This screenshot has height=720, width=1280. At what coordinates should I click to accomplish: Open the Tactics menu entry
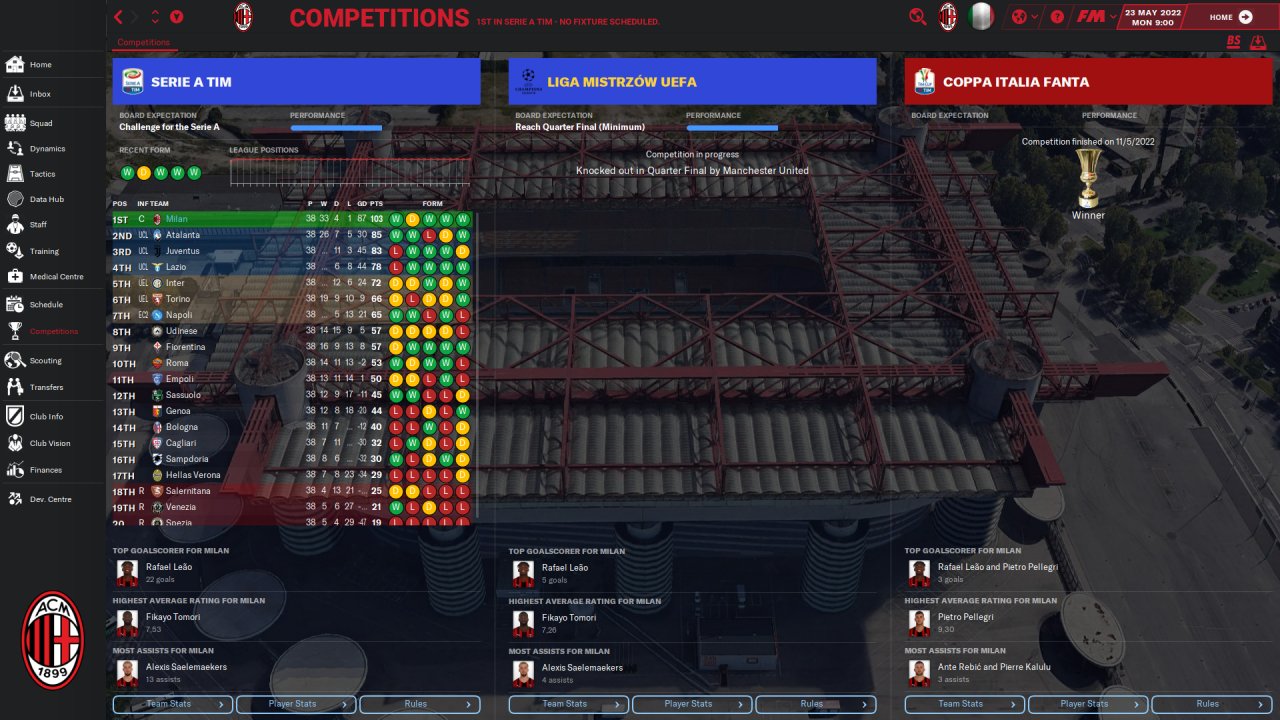click(42, 174)
